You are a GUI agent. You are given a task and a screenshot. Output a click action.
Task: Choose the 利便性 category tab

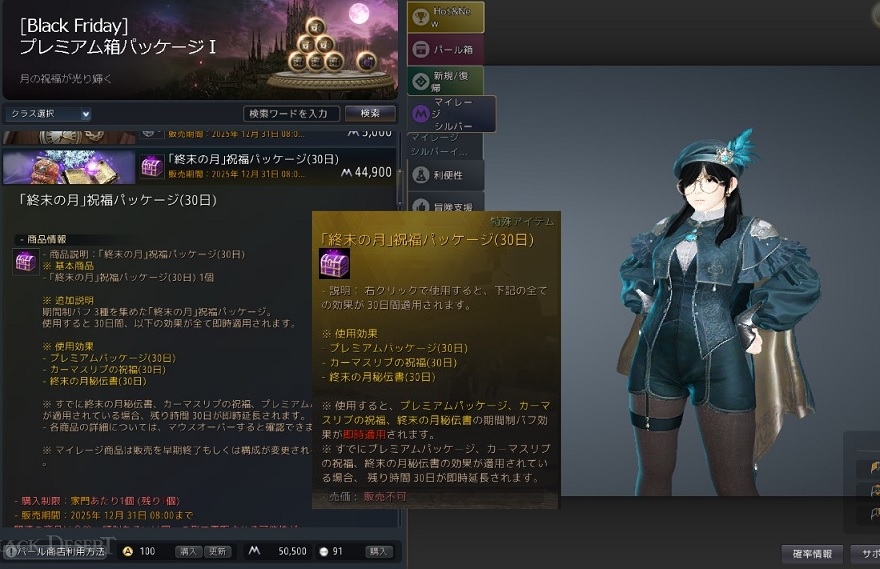[445, 175]
